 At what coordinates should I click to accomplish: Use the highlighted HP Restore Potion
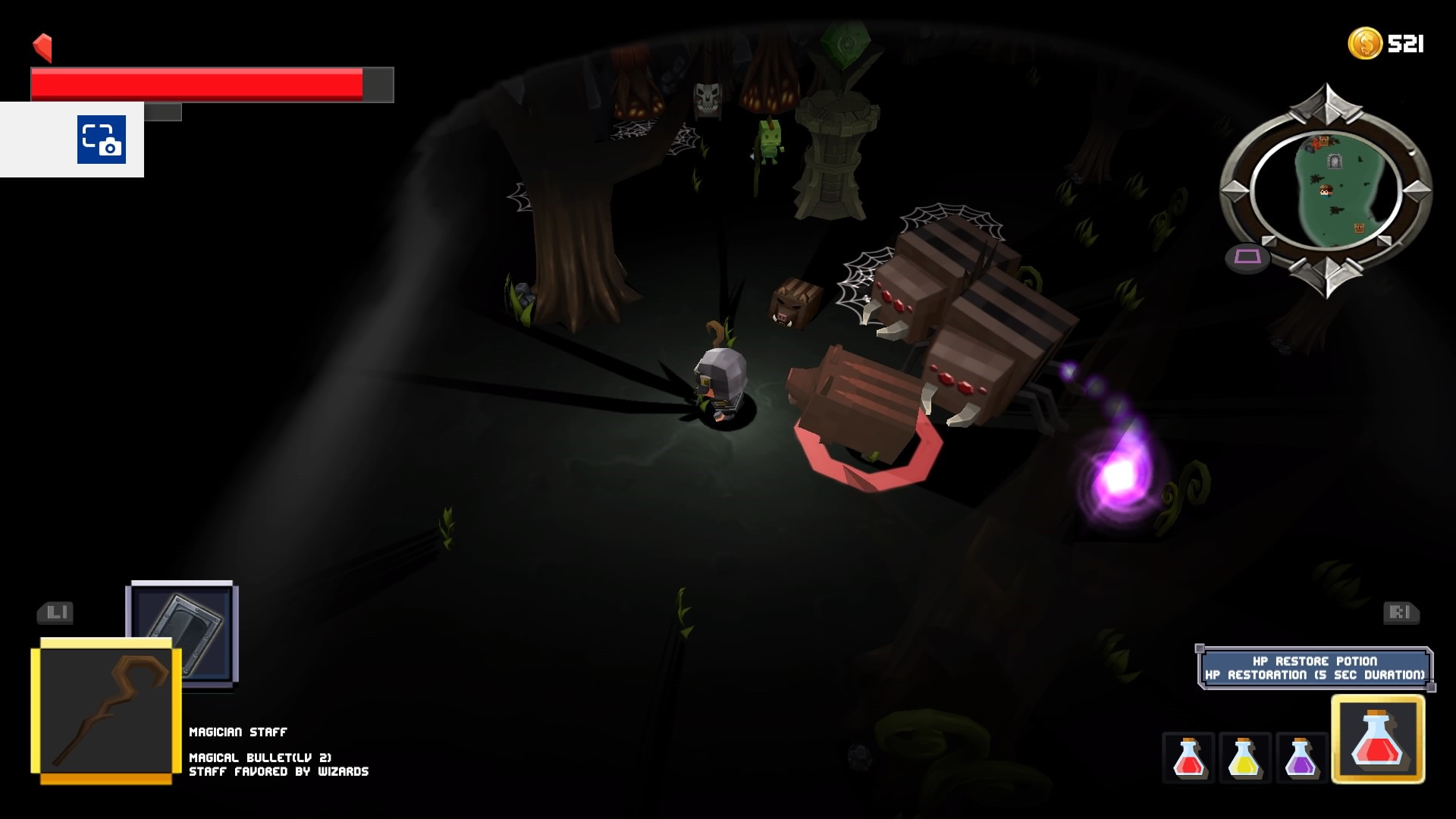[1378, 739]
